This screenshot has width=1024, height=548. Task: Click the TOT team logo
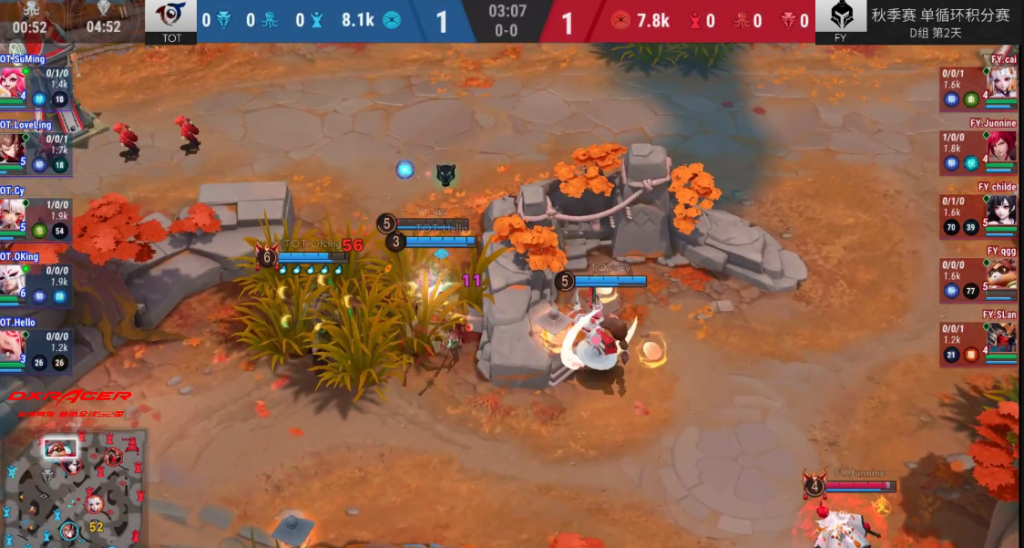click(x=171, y=17)
